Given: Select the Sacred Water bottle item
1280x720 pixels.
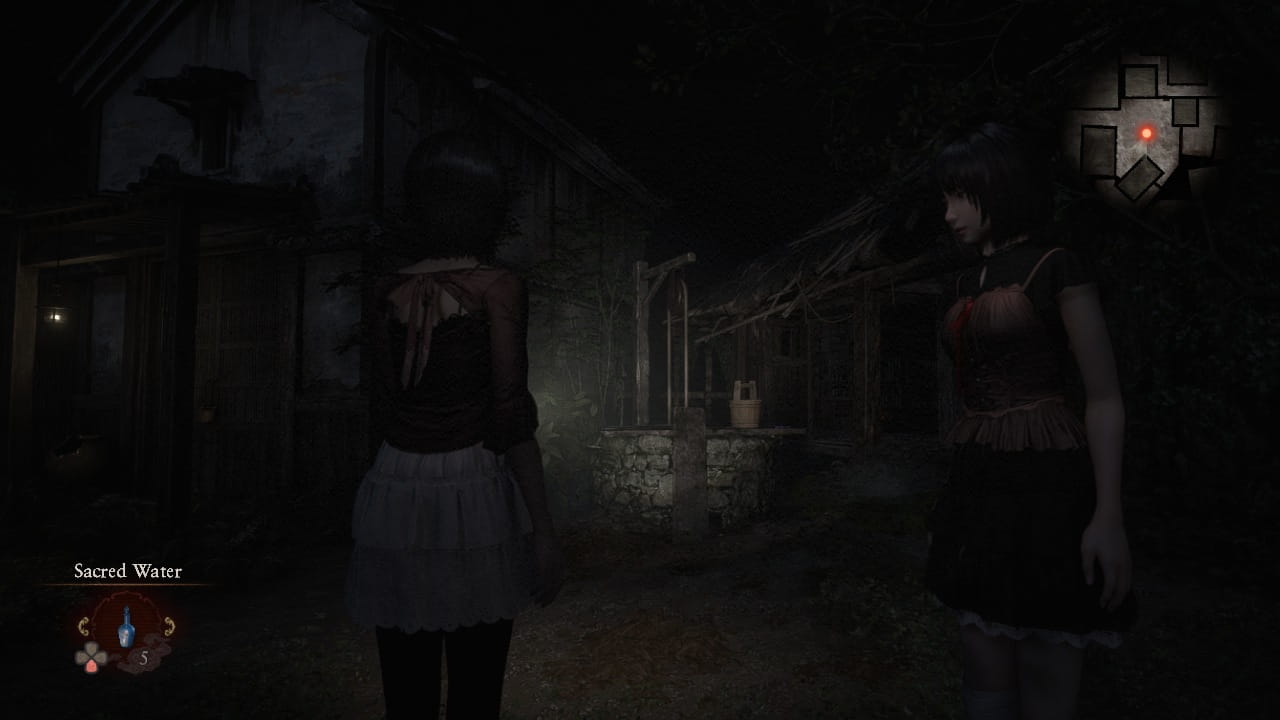Looking at the screenshot, I should click(x=125, y=628).
